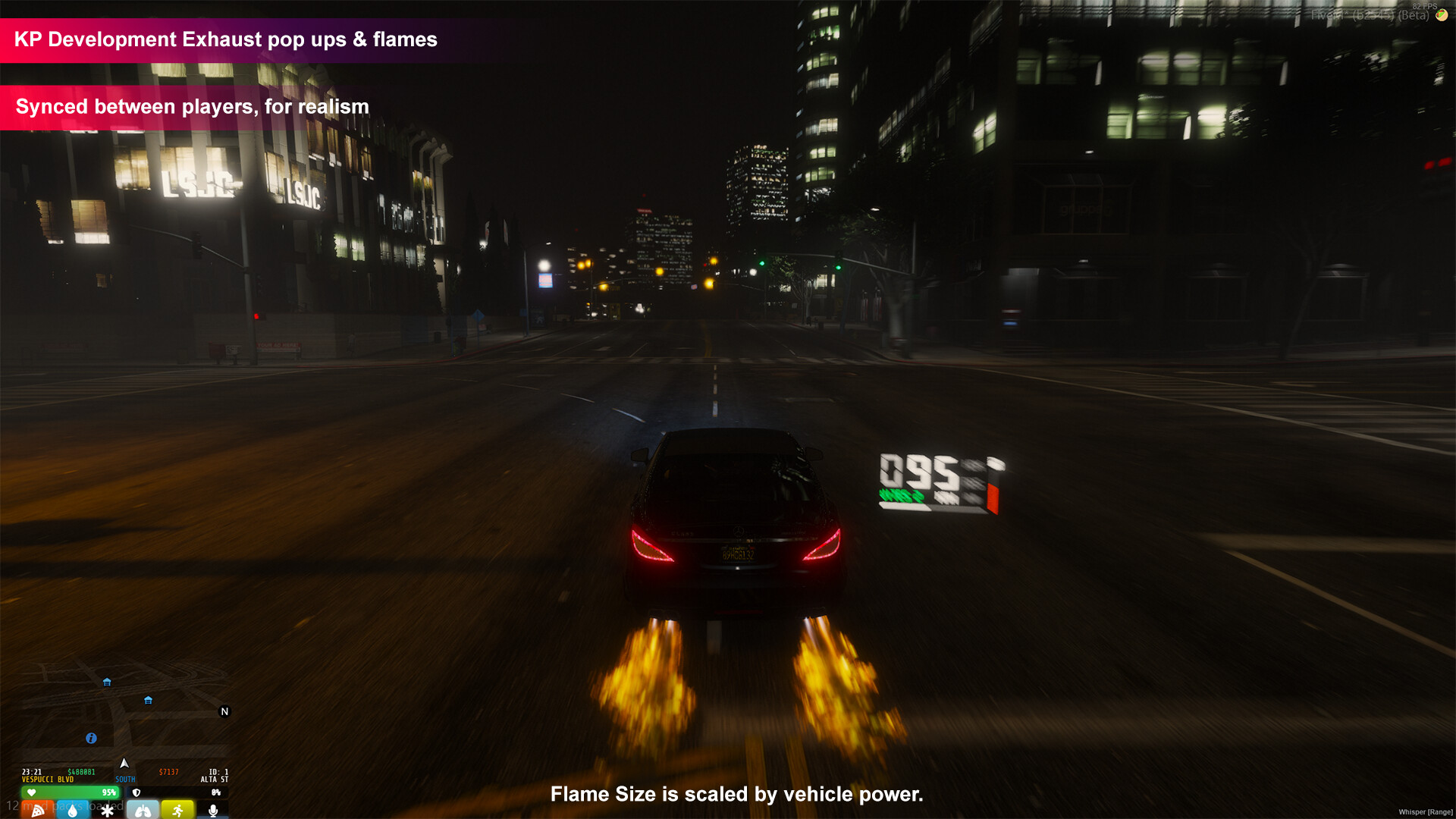Click the running man stamina icon

click(177, 811)
